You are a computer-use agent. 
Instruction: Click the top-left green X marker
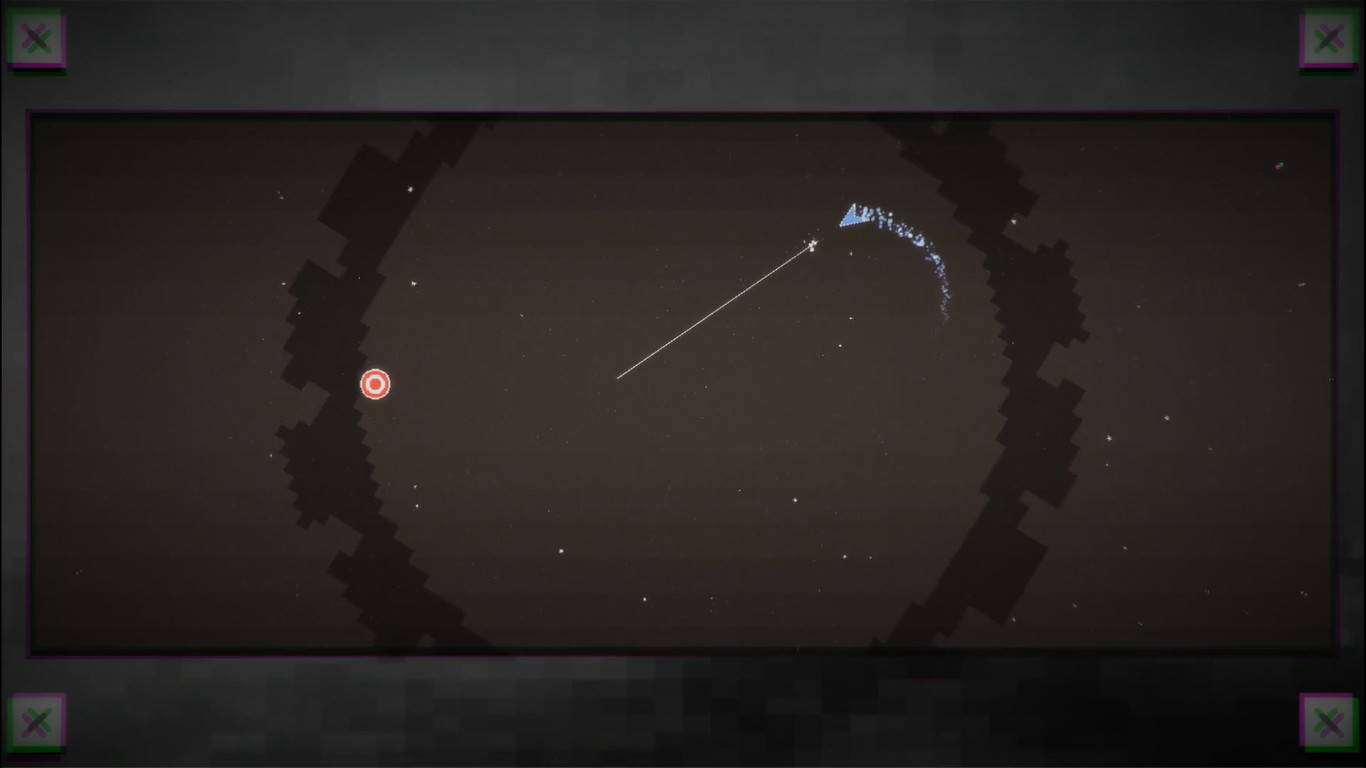(x=37, y=38)
